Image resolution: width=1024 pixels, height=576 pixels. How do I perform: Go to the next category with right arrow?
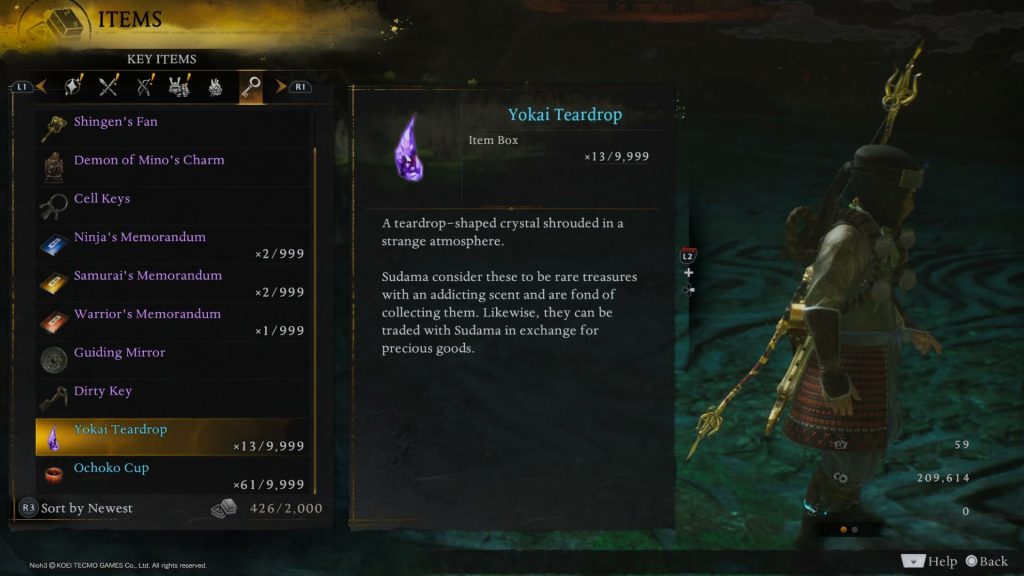pyautogui.click(x=281, y=87)
